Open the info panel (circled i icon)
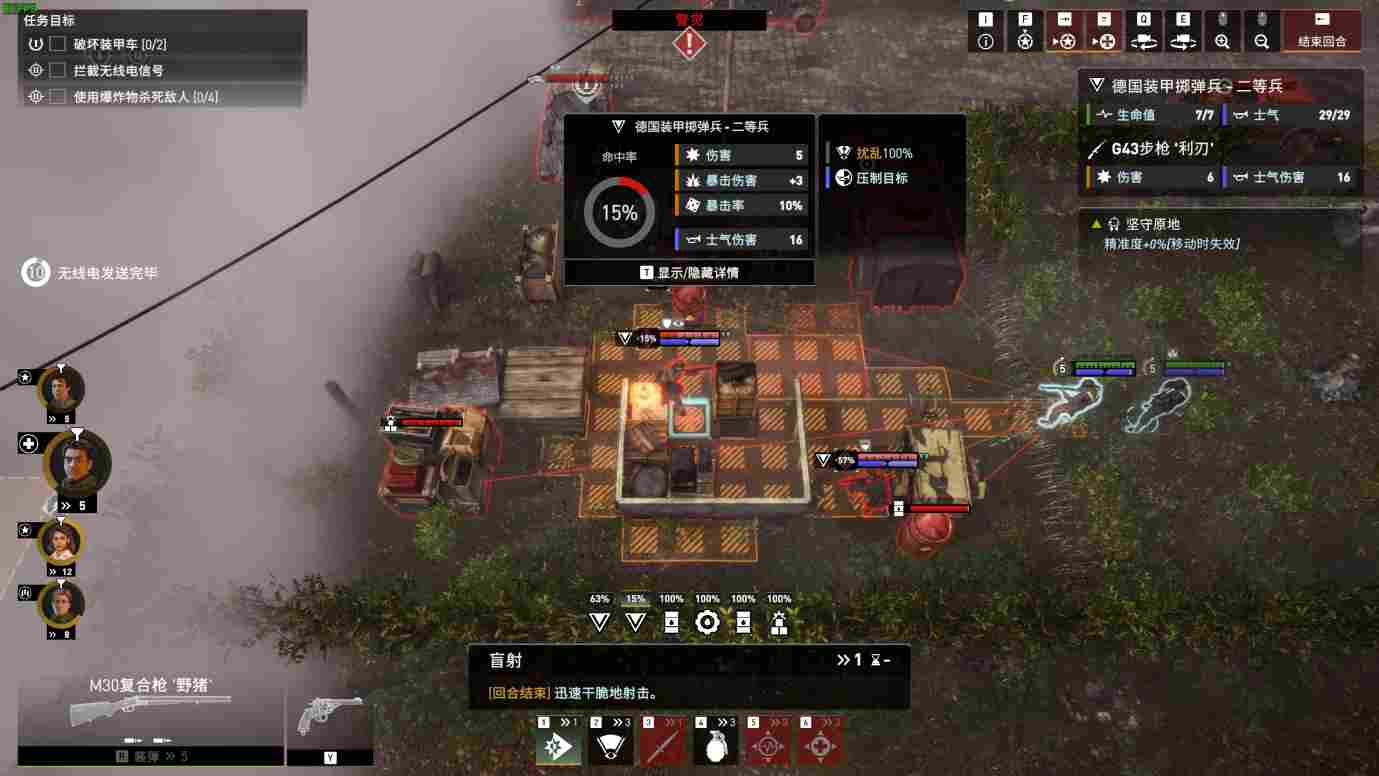This screenshot has height=776, width=1379. coord(986,41)
